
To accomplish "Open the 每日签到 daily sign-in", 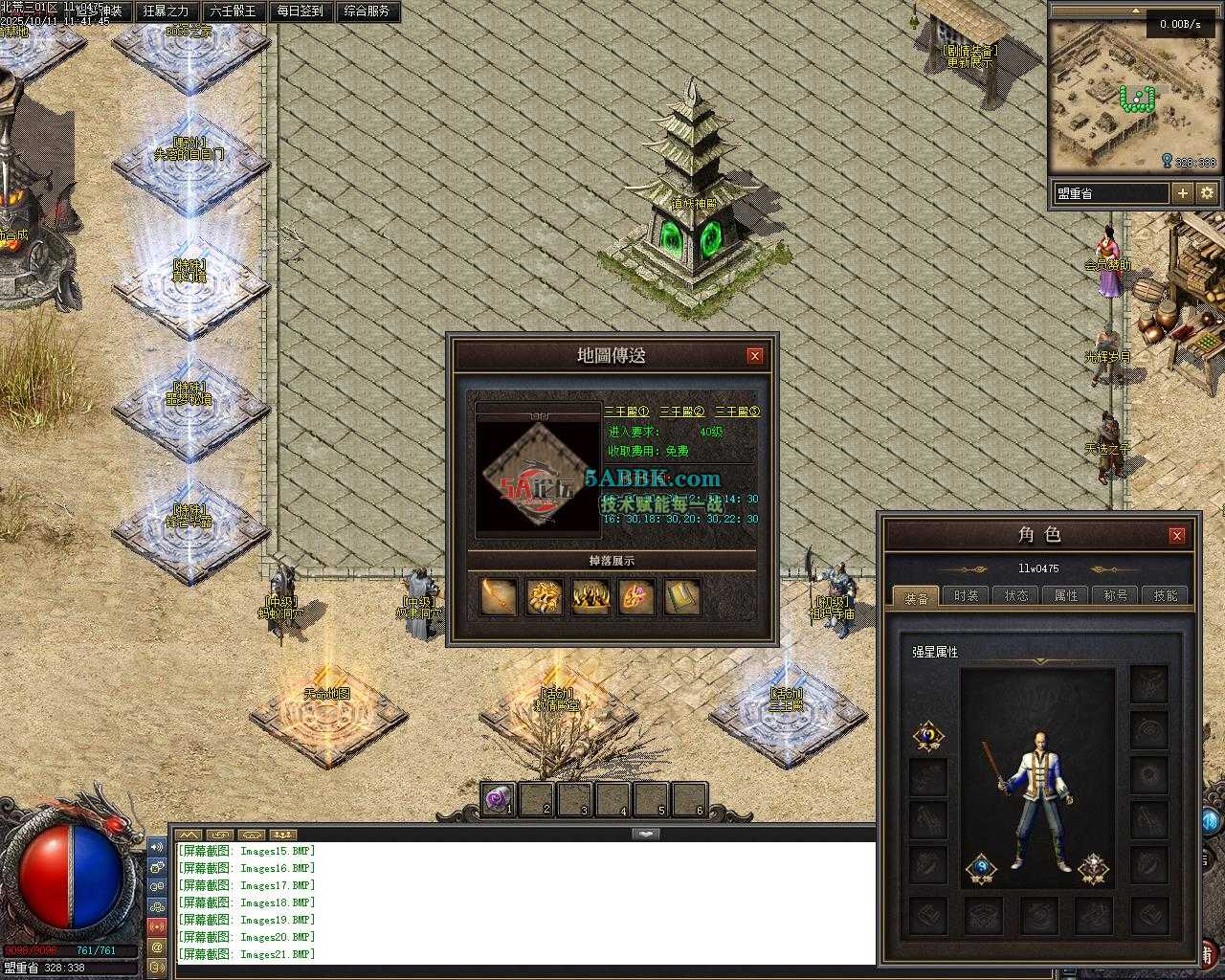I will (x=300, y=11).
